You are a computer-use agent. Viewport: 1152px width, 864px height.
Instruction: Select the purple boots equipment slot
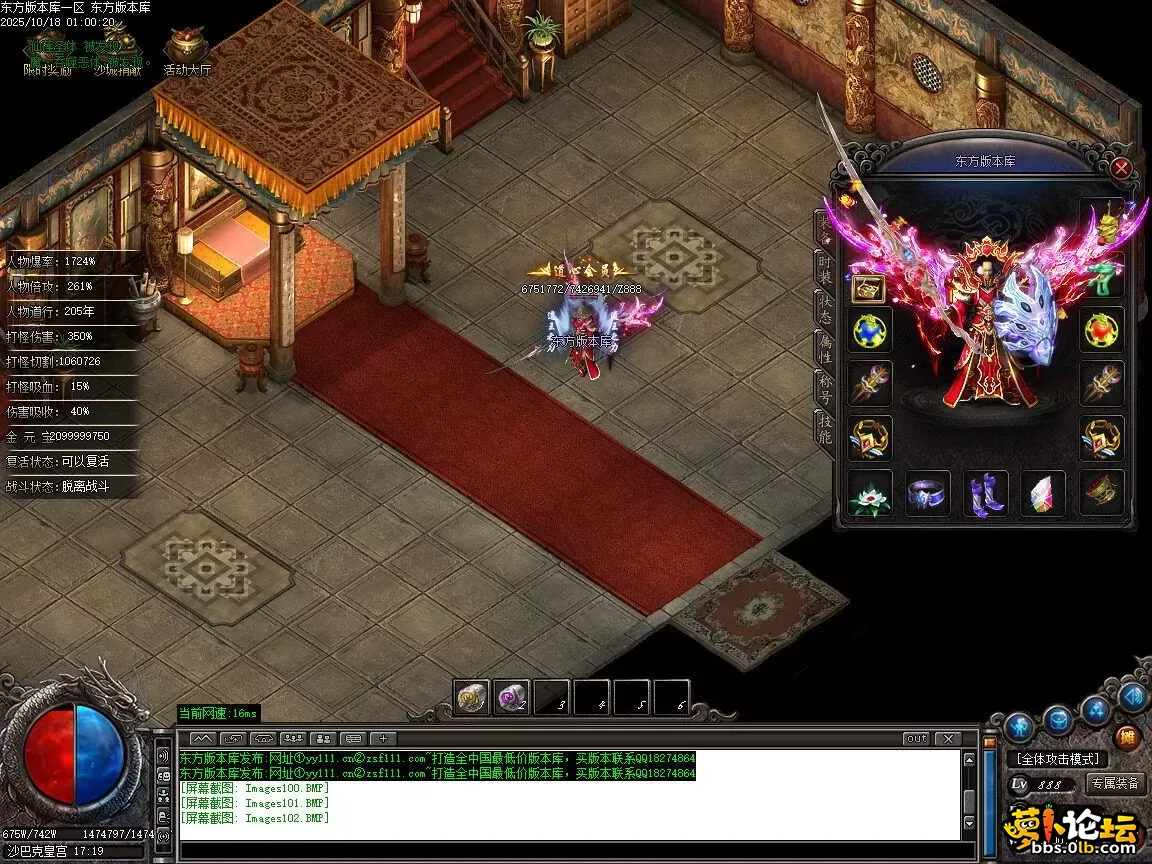pyautogui.click(x=985, y=493)
